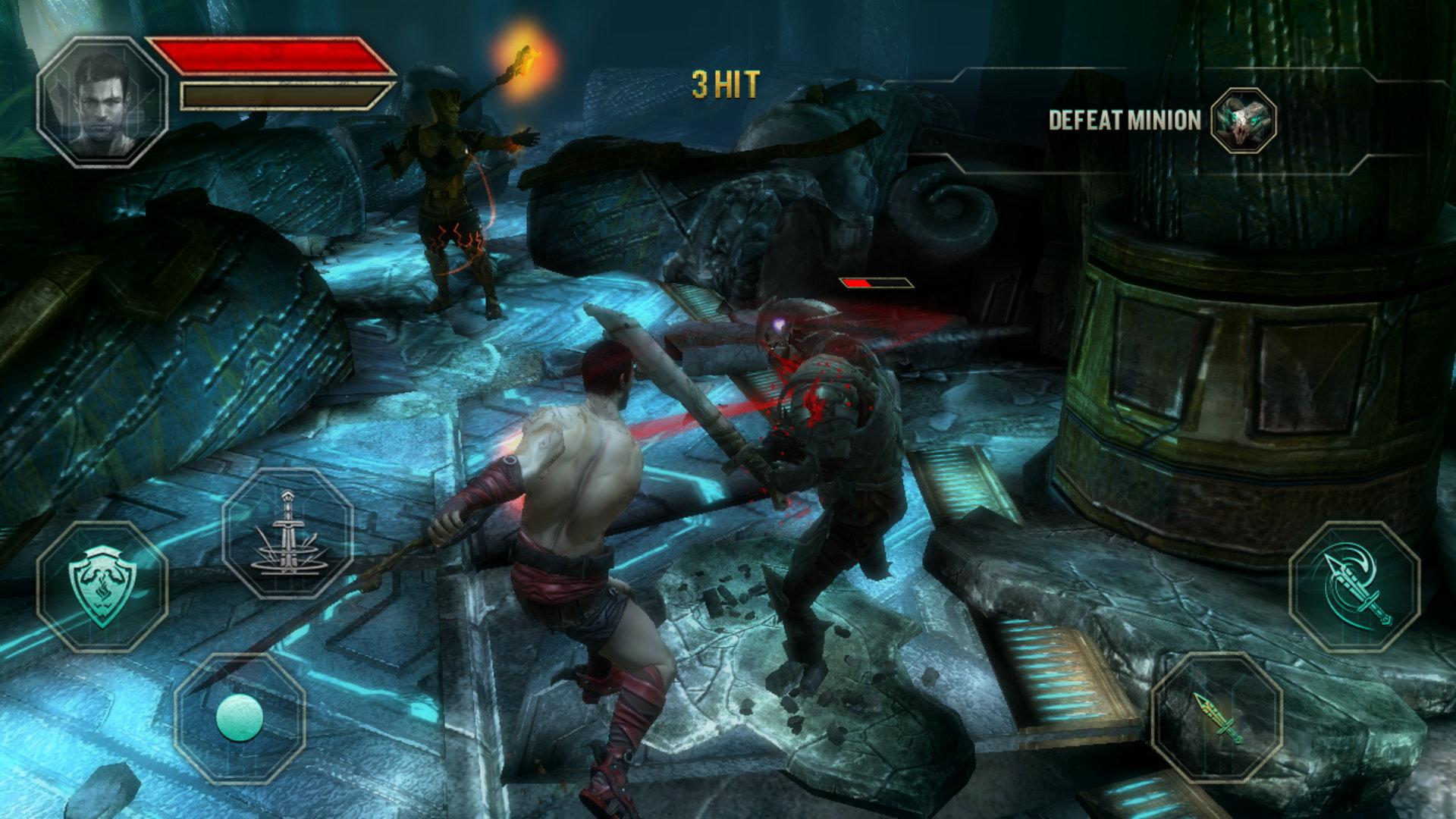Trigger the sword ground-slam ability
The image size is (1456, 819).
click(x=287, y=533)
